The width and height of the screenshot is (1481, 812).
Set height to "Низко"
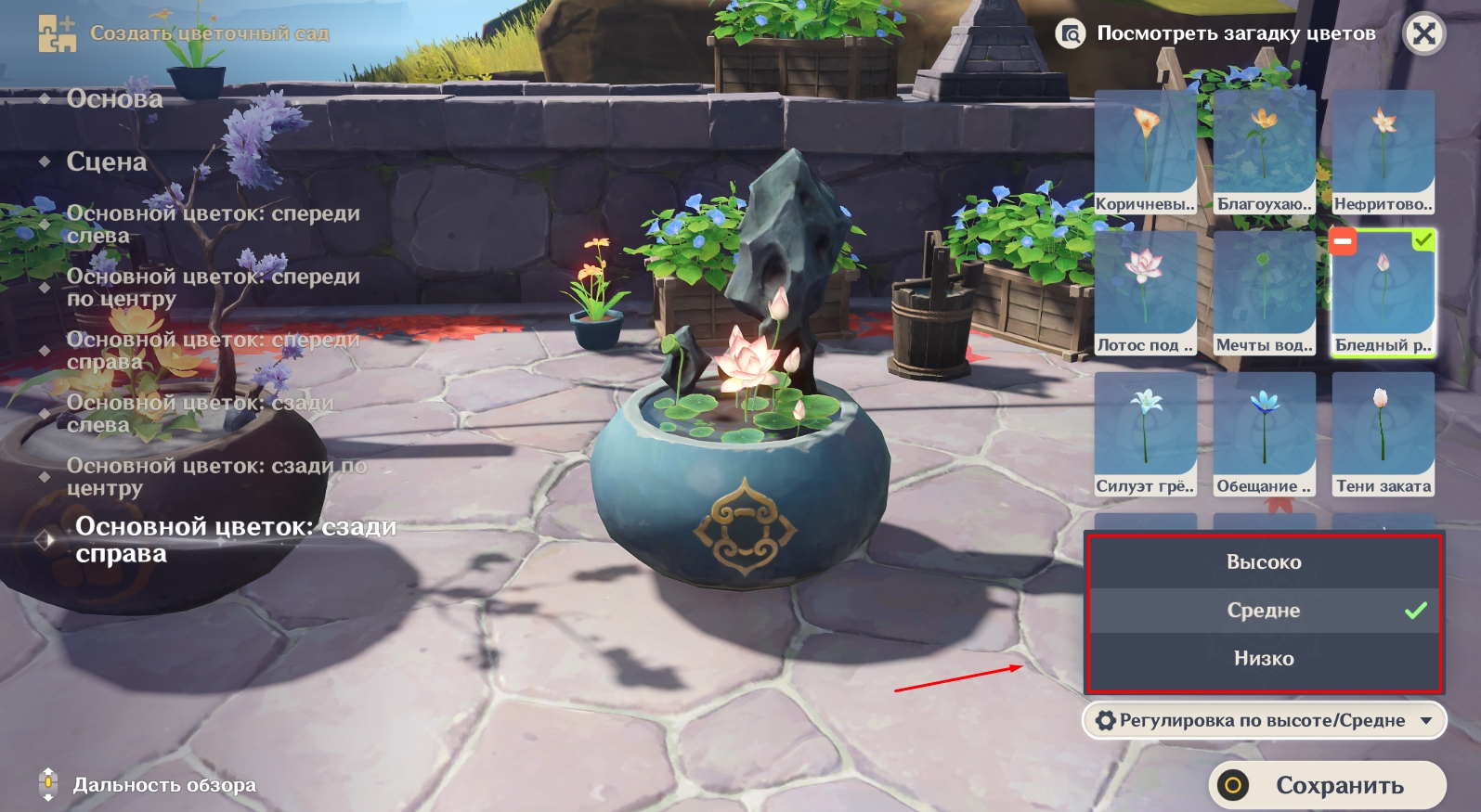pos(1263,659)
